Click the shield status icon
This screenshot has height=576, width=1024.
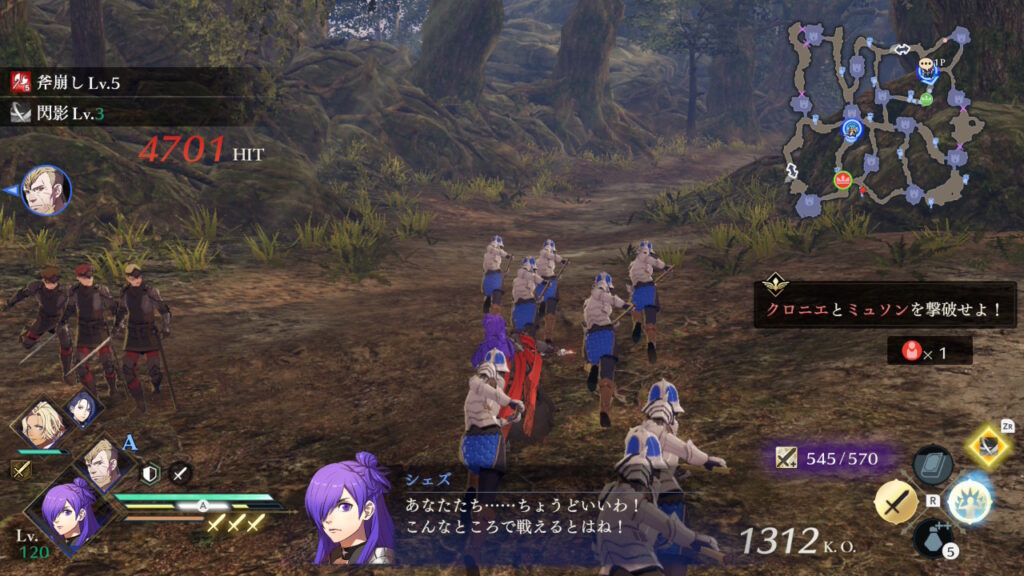click(151, 474)
